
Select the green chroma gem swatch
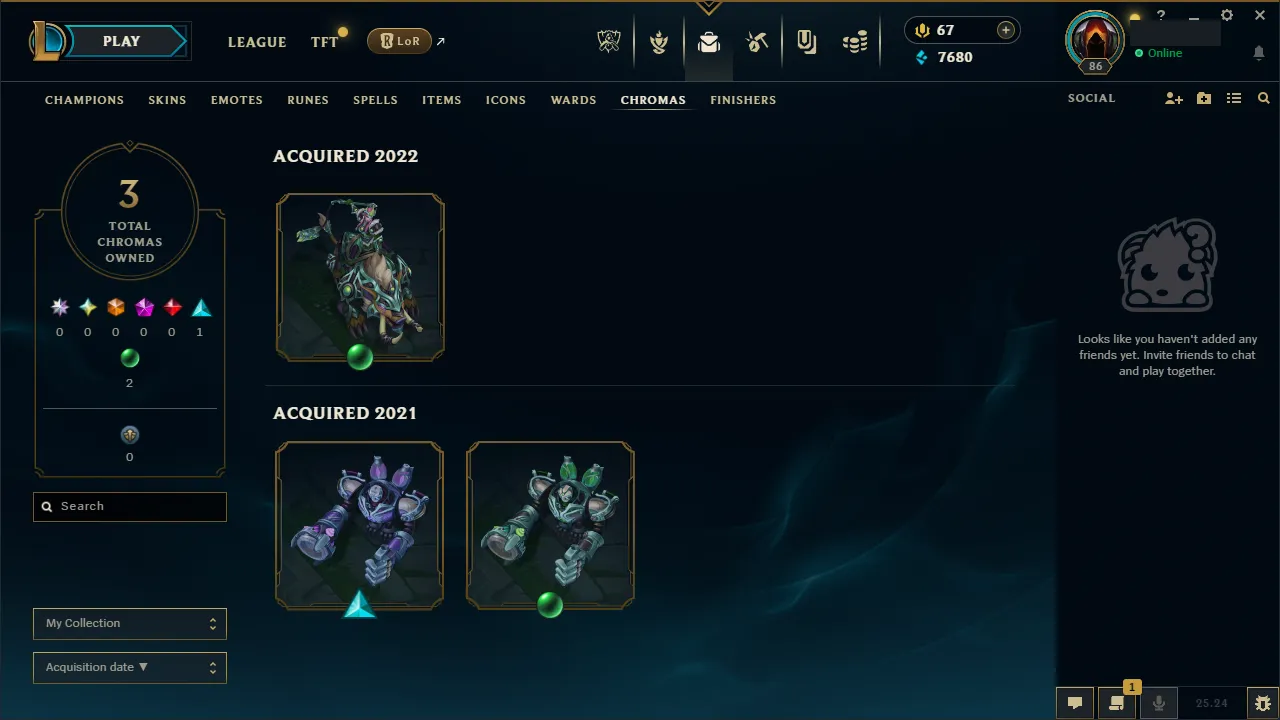pyautogui.click(x=129, y=358)
